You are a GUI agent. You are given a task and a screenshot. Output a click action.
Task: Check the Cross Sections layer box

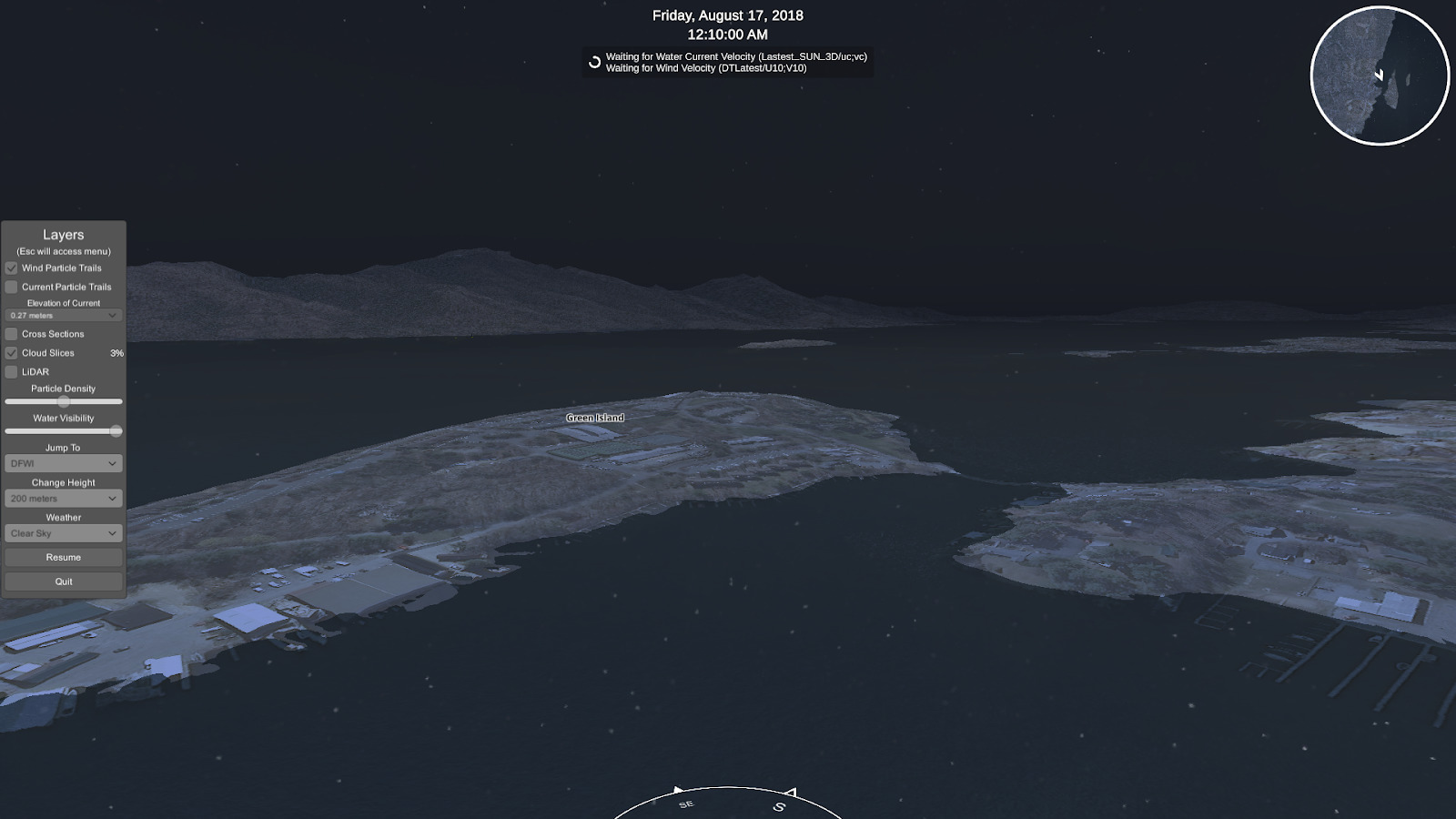pyautogui.click(x=12, y=334)
